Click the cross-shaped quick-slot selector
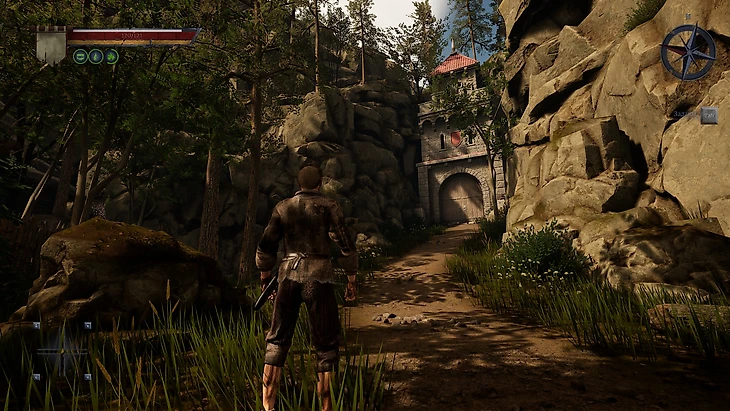730x411 pixels. pyautogui.click(x=62, y=350)
